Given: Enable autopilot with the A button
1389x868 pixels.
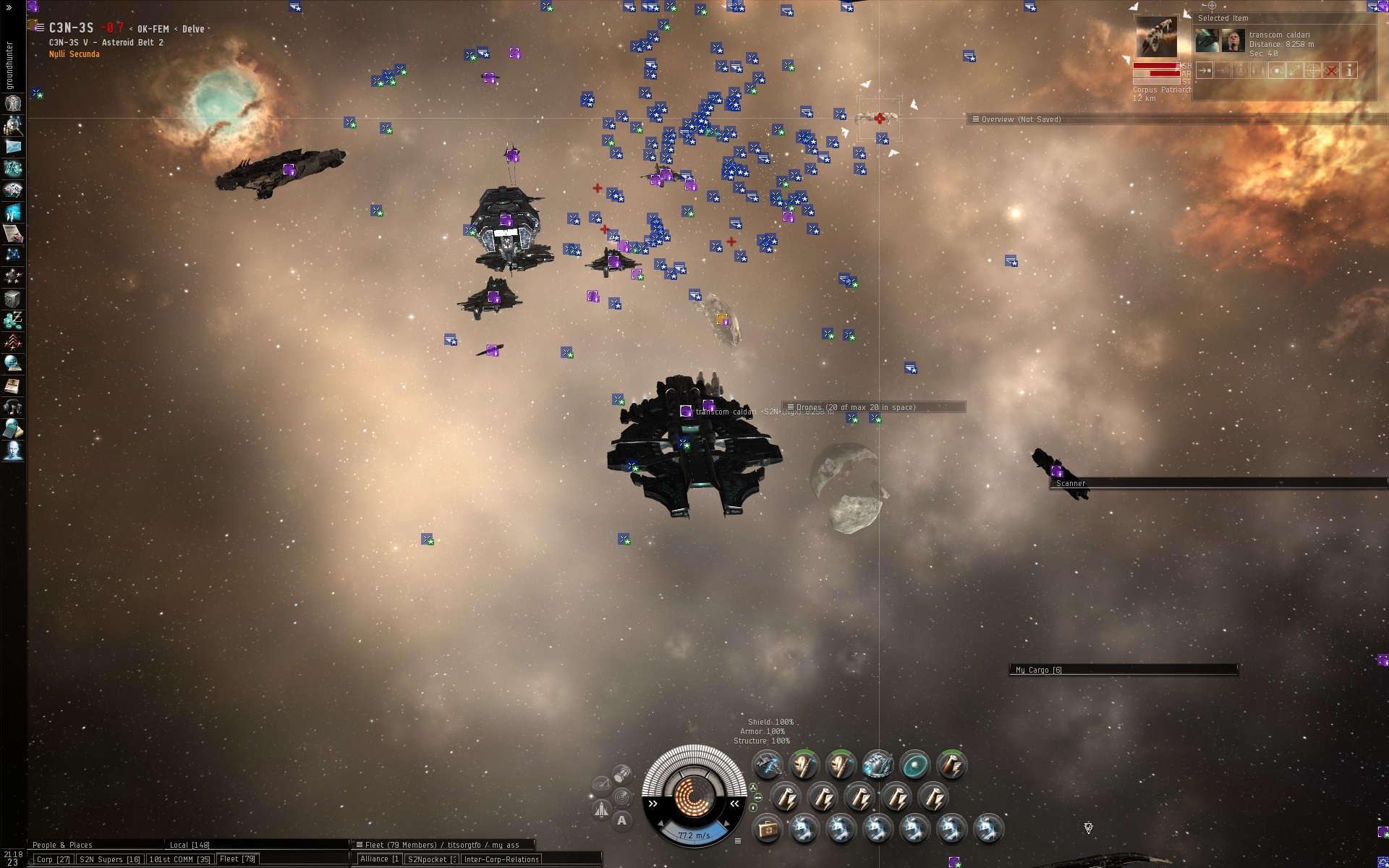Looking at the screenshot, I should point(621,820).
